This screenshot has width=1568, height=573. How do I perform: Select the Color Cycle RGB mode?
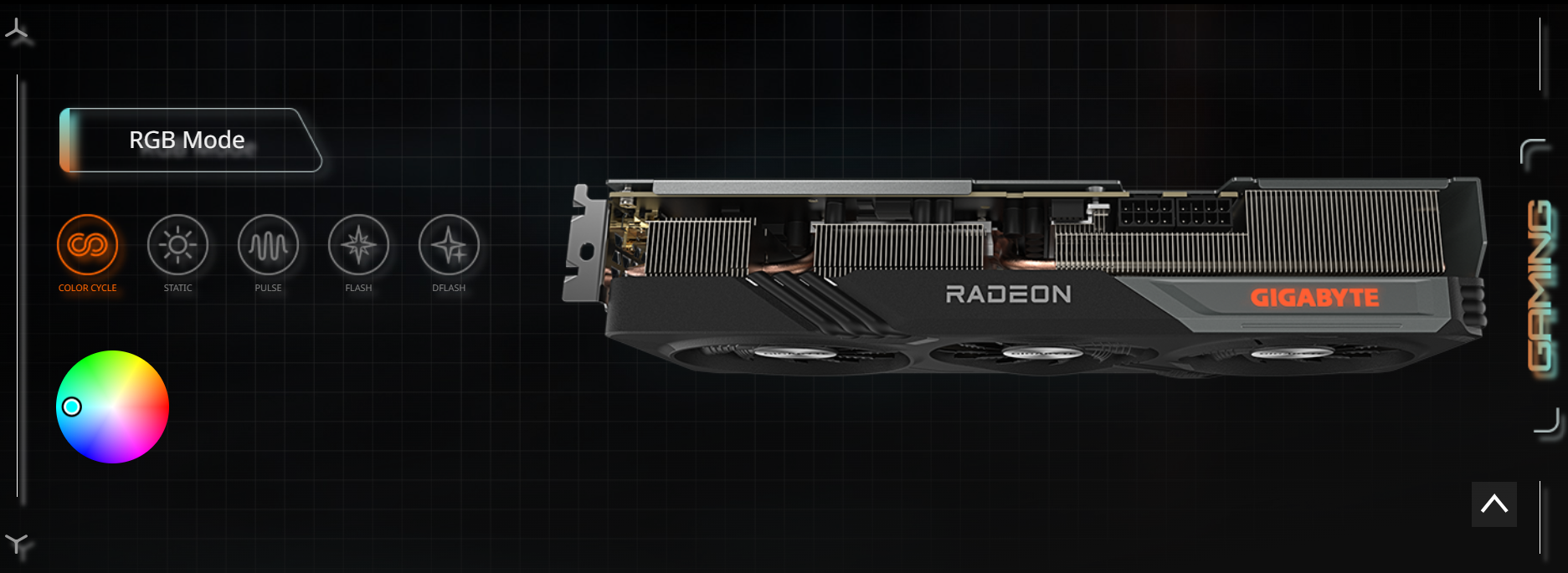pos(87,245)
